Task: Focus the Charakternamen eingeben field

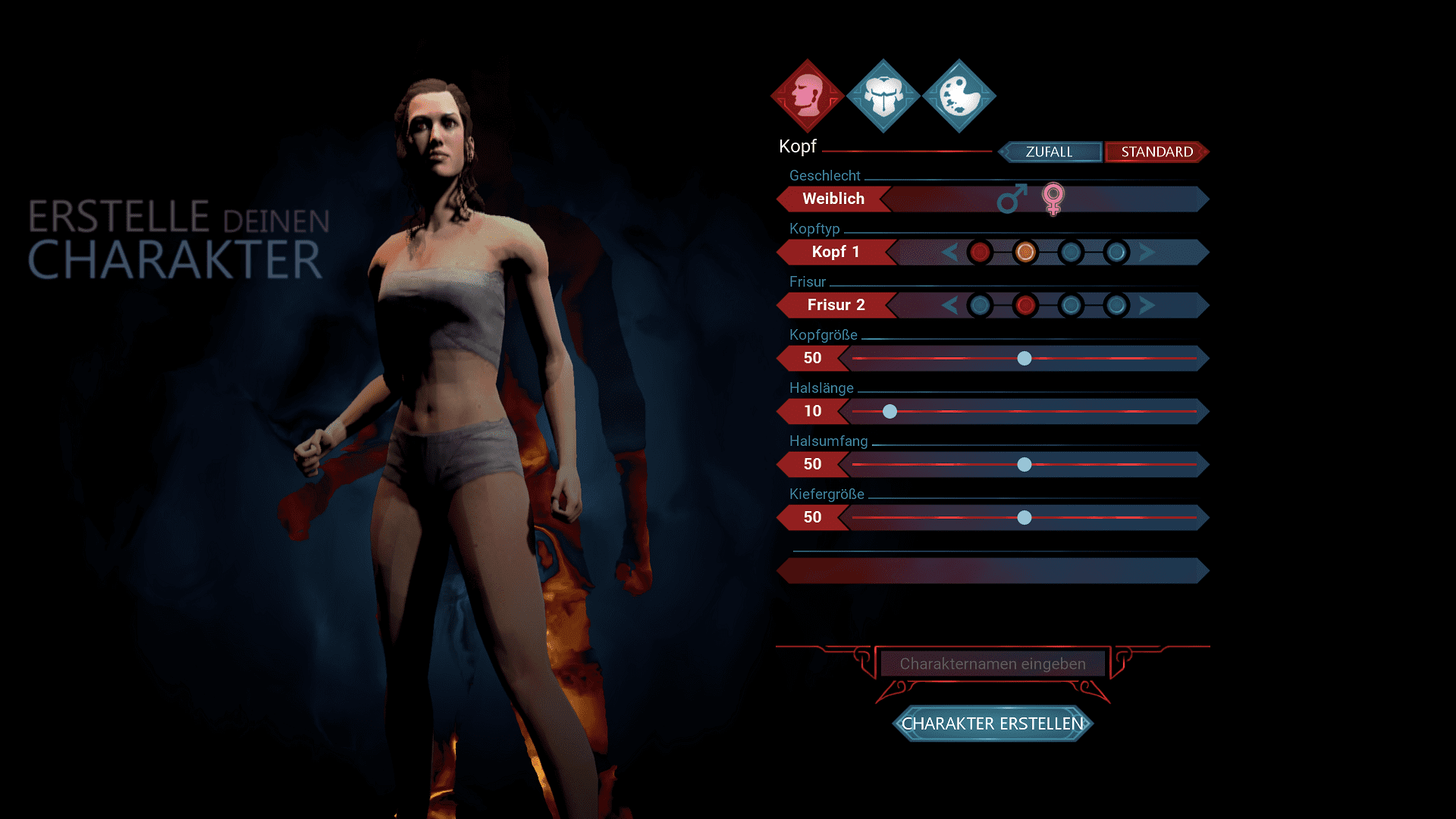Action: click(x=993, y=664)
